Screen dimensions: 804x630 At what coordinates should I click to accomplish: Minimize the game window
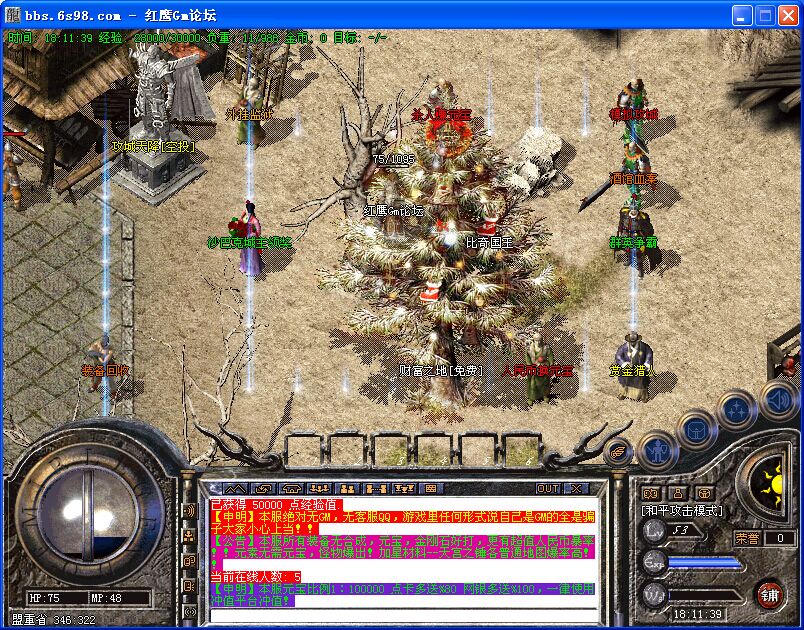(x=742, y=15)
